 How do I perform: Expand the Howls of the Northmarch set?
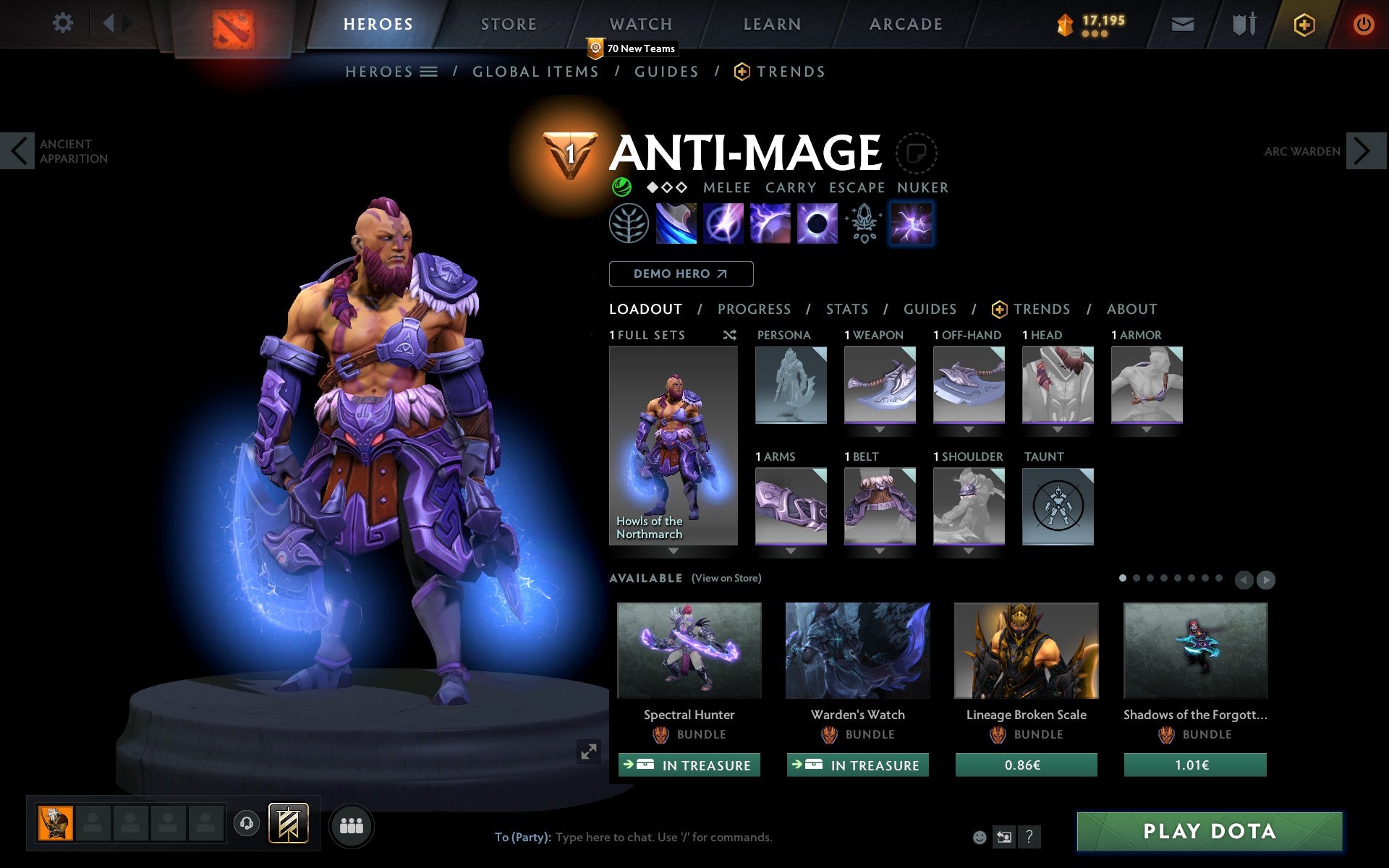tap(674, 551)
